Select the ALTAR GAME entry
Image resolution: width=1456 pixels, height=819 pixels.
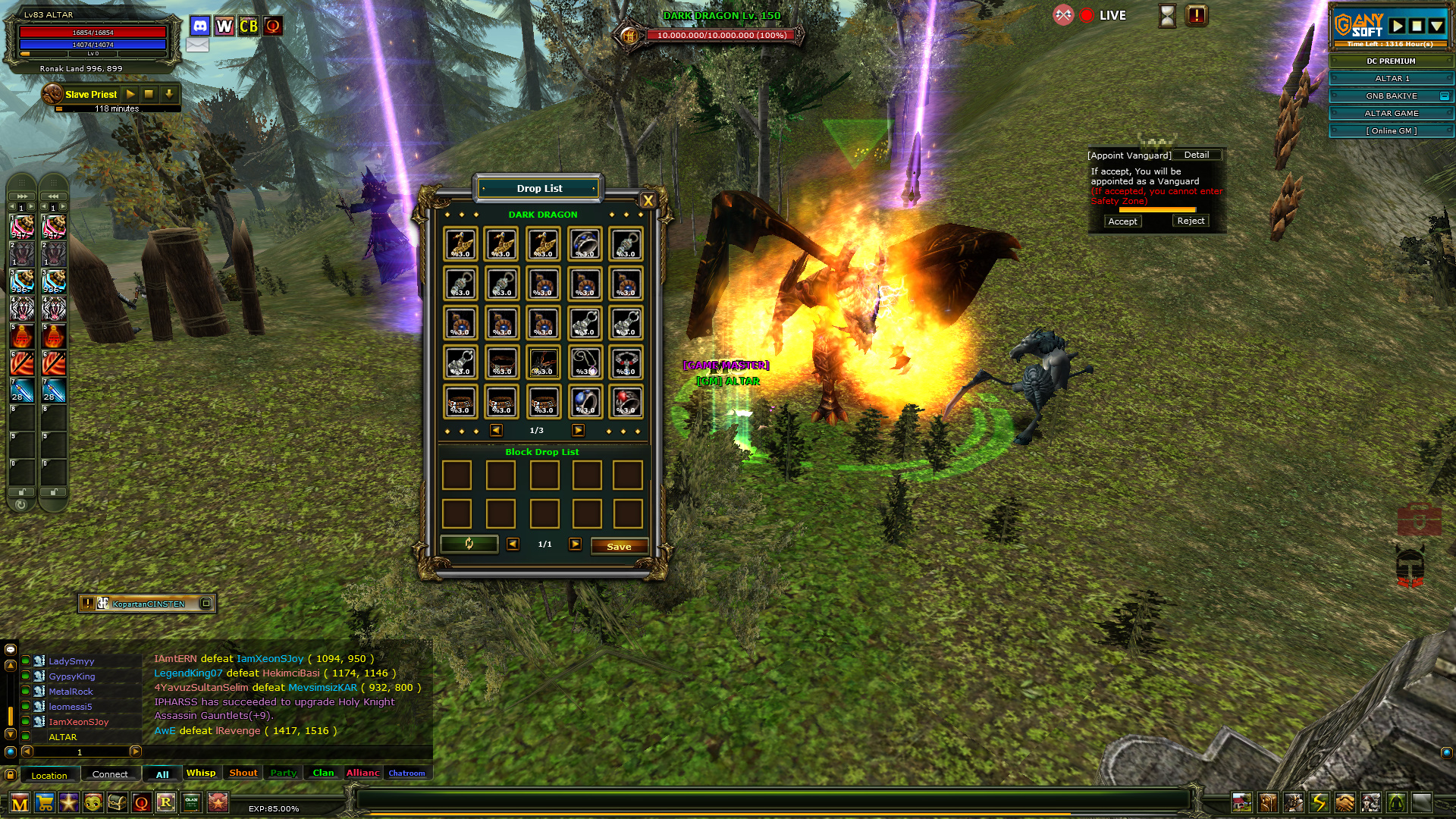(x=1391, y=113)
